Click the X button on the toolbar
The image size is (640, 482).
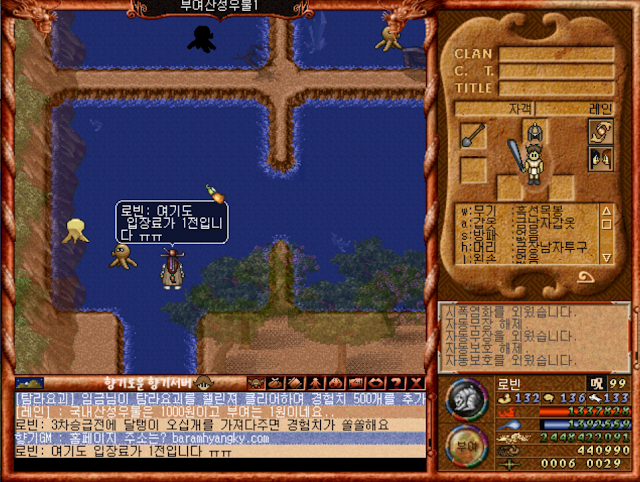416,382
